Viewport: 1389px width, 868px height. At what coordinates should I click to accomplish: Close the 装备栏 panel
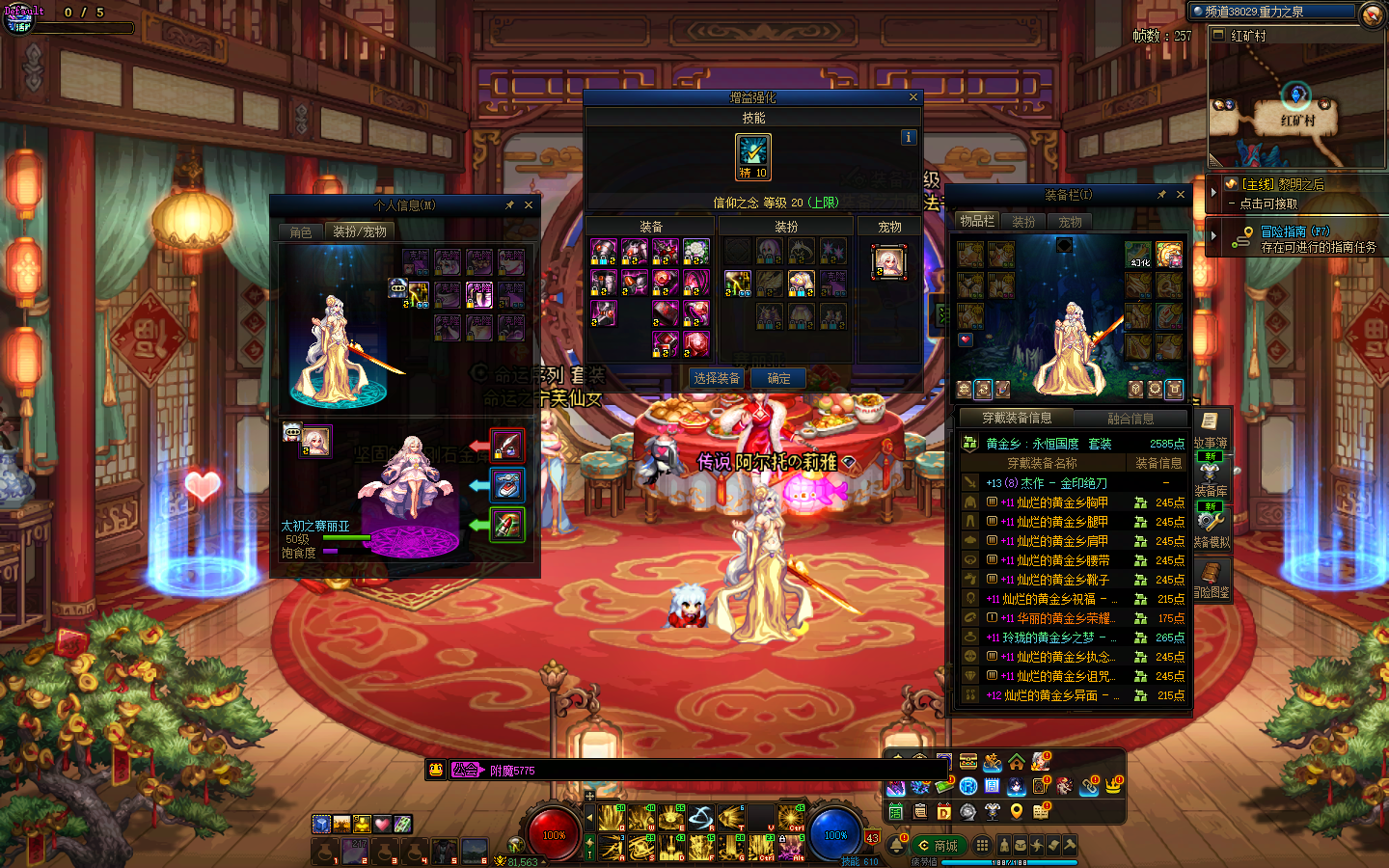(1181, 195)
